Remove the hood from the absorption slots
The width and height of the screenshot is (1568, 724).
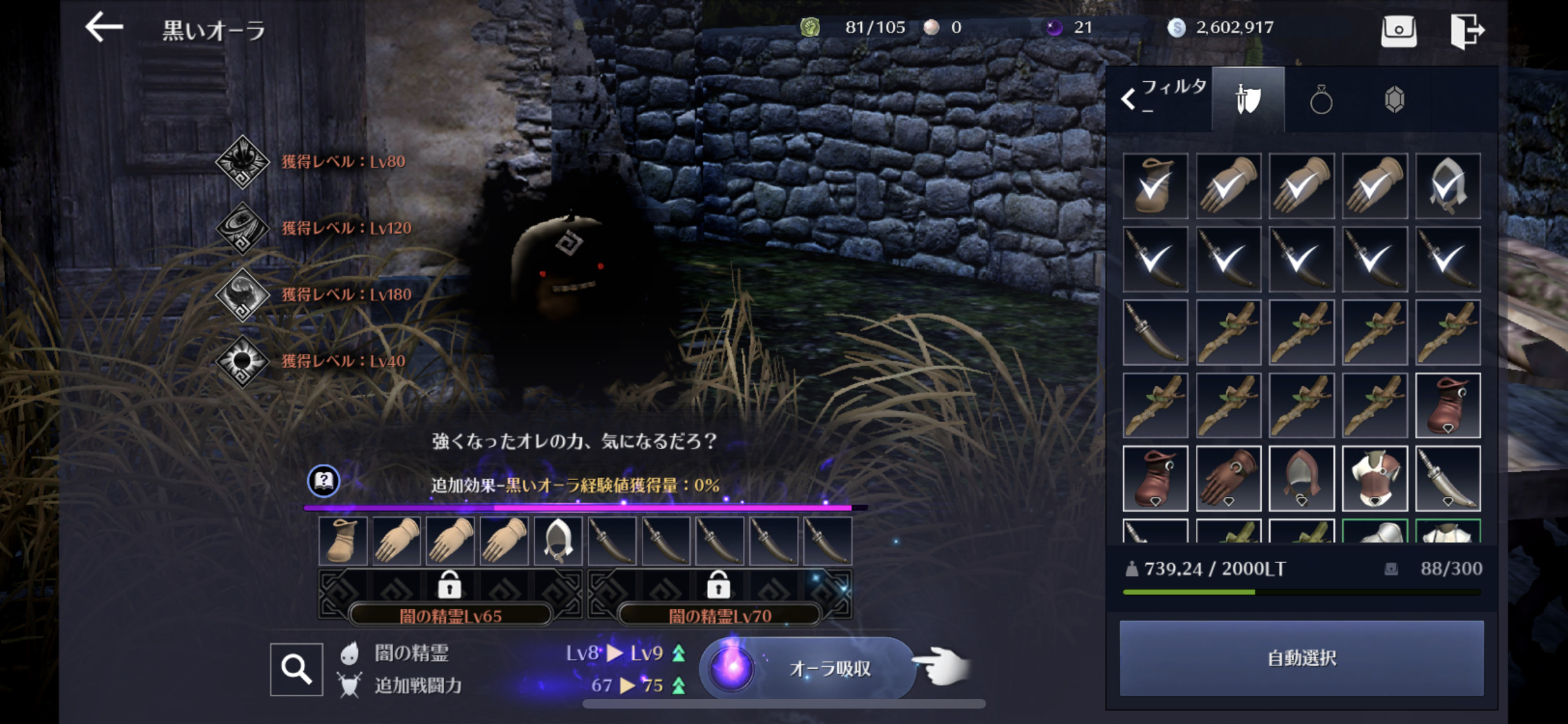point(558,541)
